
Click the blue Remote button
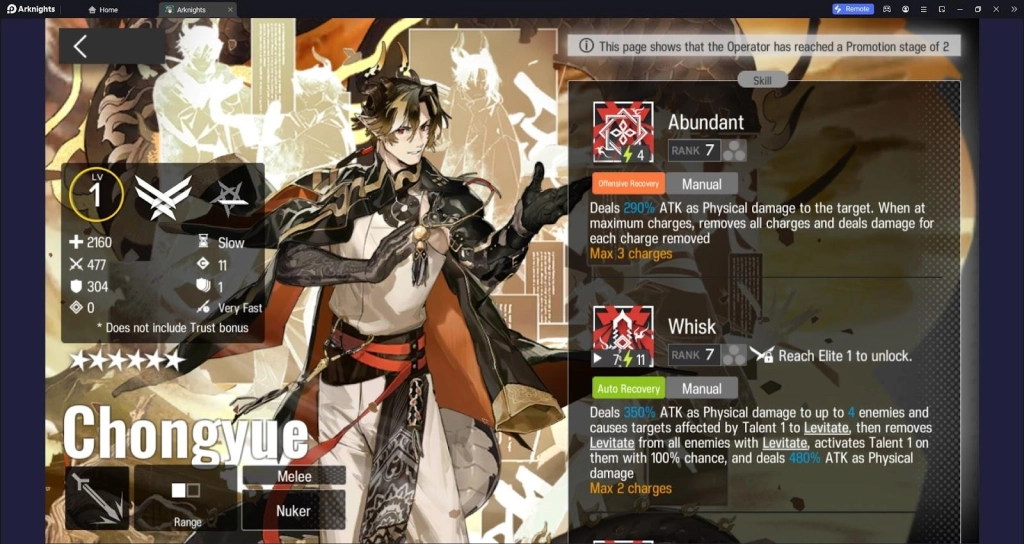(x=853, y=9)
